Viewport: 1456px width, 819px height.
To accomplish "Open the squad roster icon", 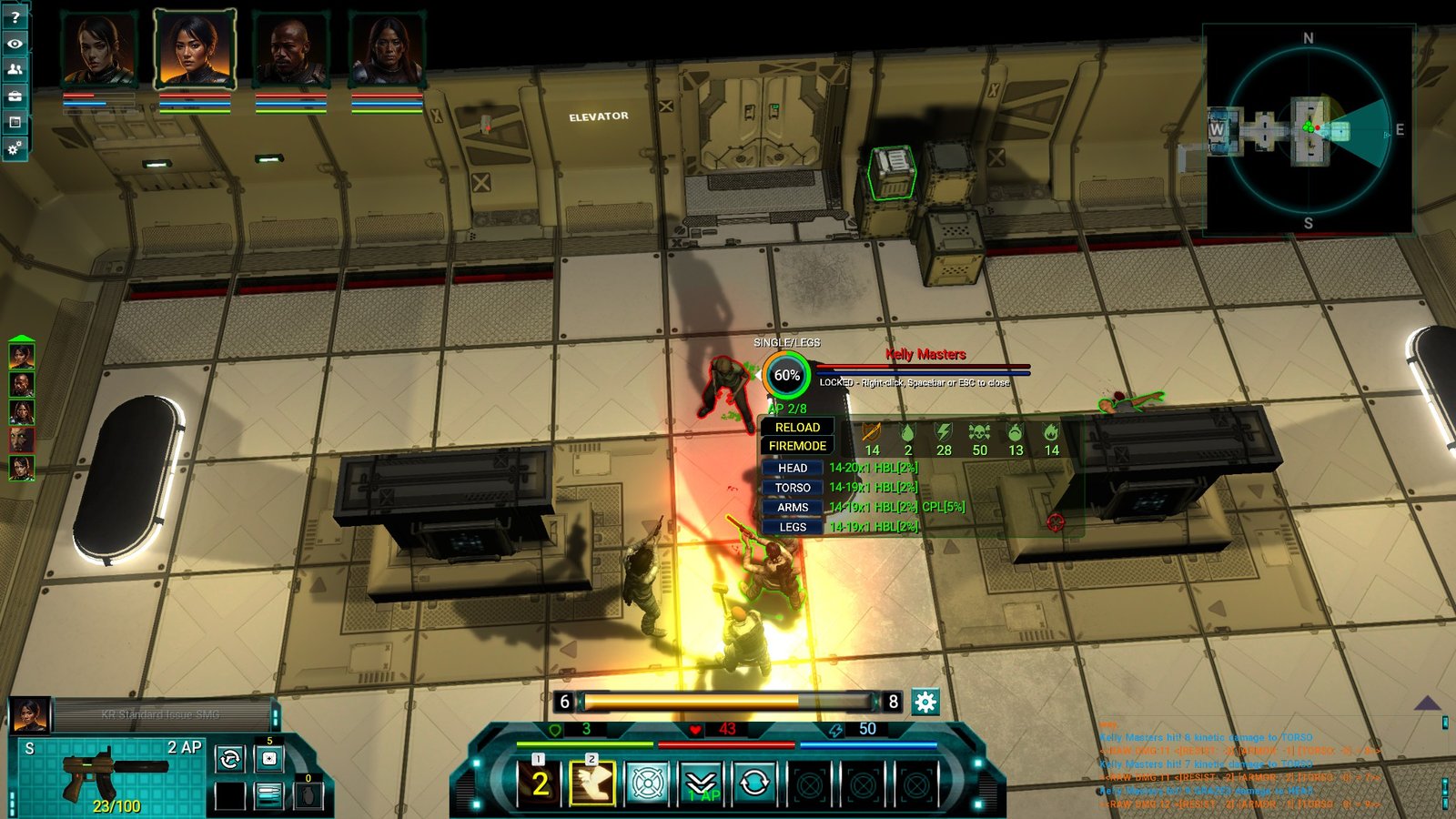I will point(15,69).
